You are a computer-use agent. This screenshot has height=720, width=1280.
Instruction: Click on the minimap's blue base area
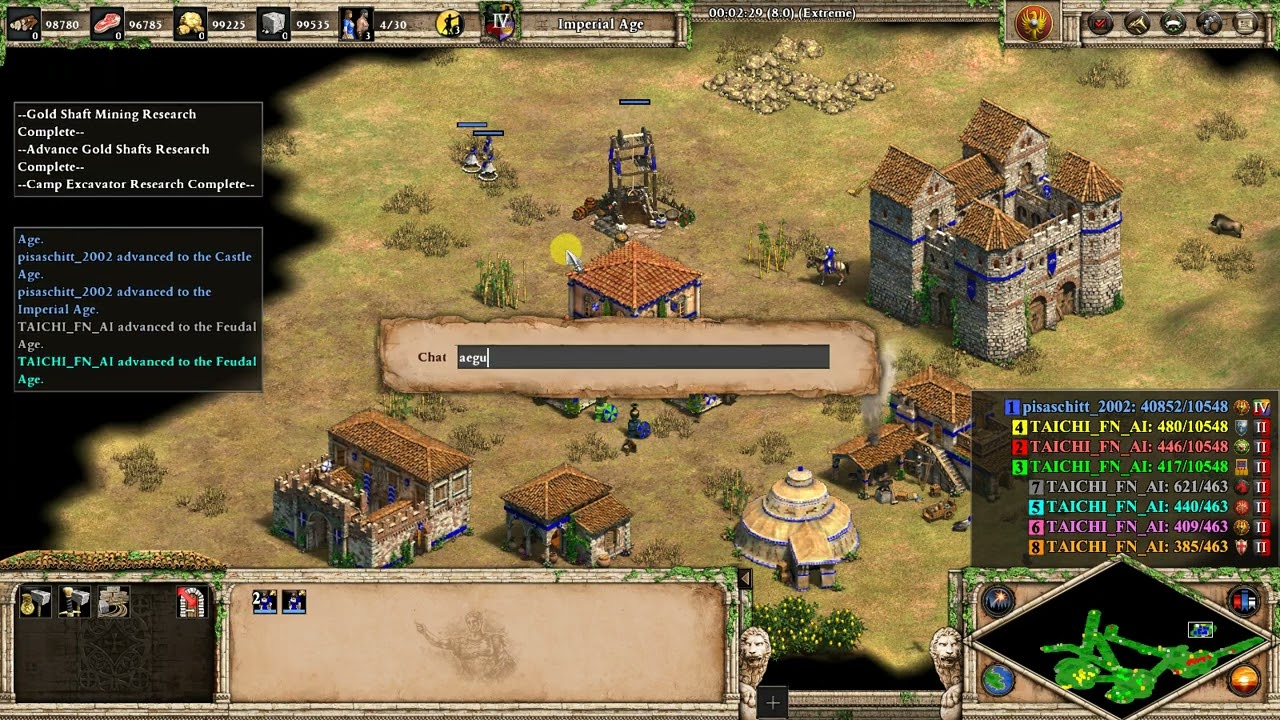point(1200,630)
